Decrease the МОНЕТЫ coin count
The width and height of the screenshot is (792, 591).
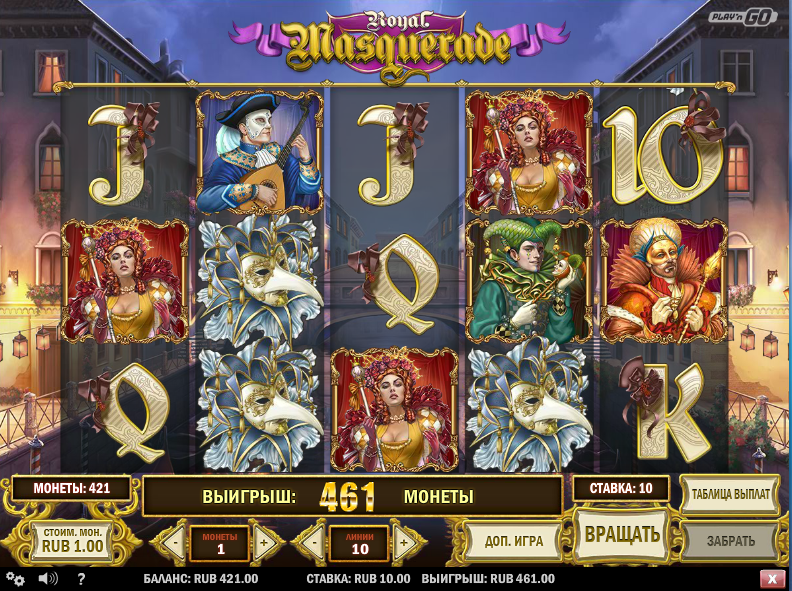click(174, 543)
